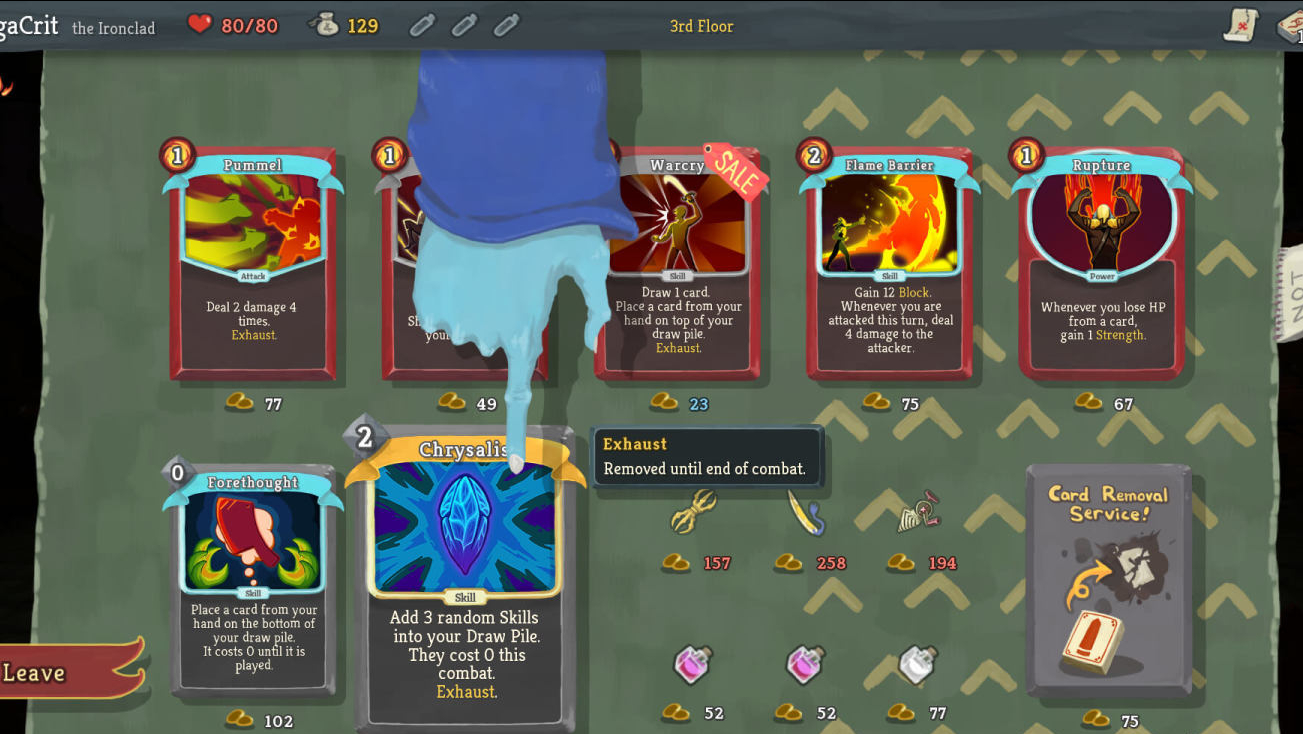Screen dimensions: 1303x734
Task: Use the Card Removal Service
Action: coord(1109,580)
